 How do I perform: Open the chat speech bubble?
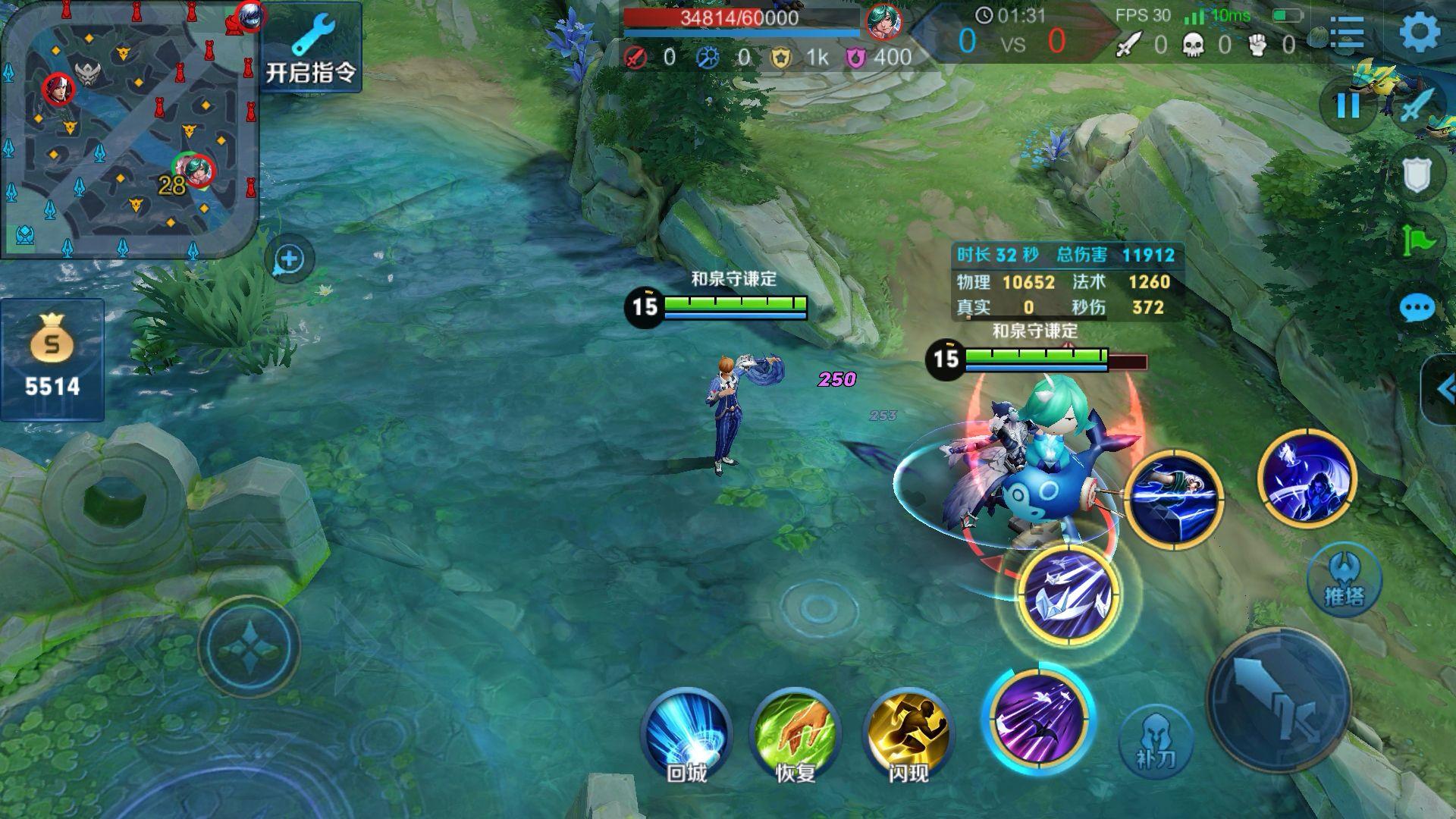(x=1417, y=309)
